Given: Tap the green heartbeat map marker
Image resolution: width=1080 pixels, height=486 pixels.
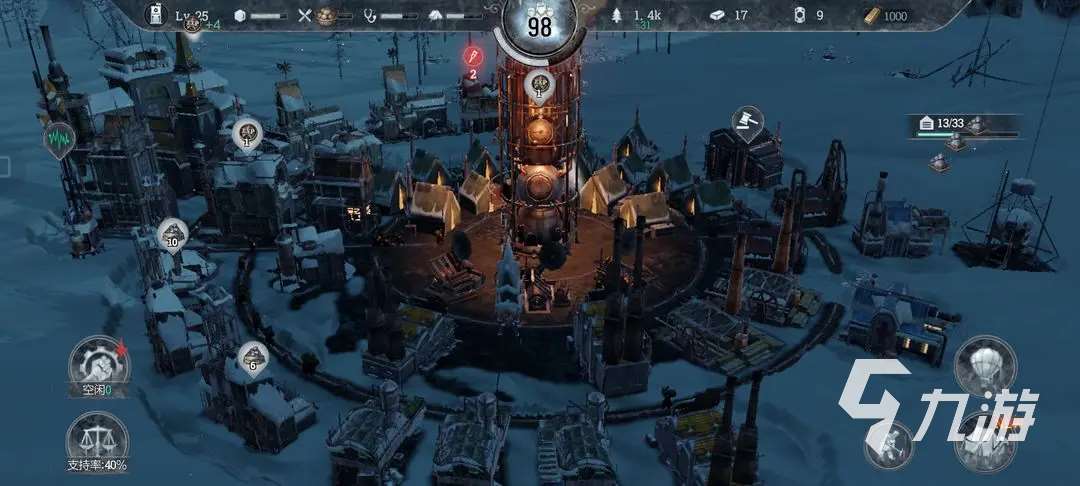Looking at the screenshot, I should pyautogui.click(x=57, y=138).
